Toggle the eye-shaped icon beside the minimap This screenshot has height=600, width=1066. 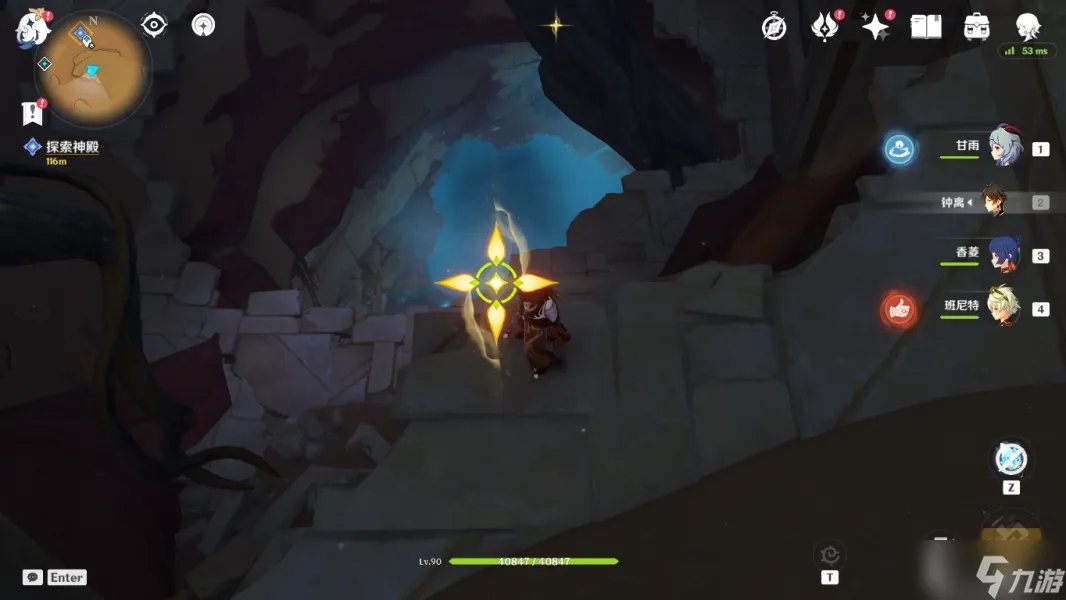(x=154, y=25)
